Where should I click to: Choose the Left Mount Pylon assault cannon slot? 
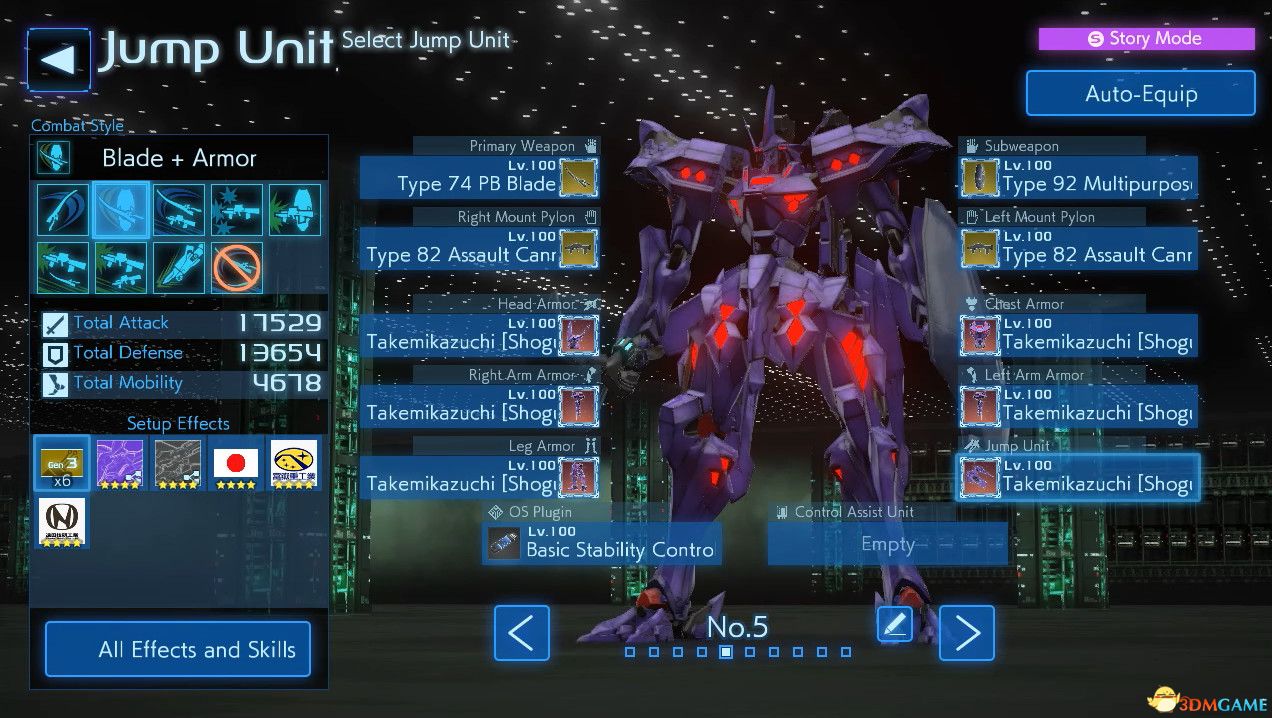(x=1078, y=249)
